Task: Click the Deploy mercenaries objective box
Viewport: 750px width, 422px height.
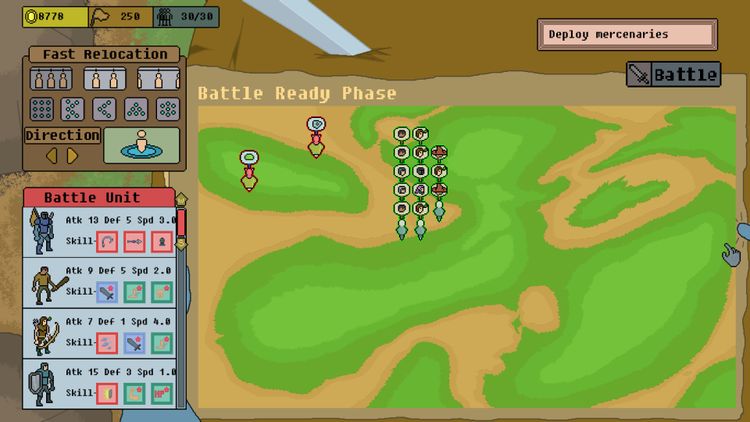Action: (627, 35)
